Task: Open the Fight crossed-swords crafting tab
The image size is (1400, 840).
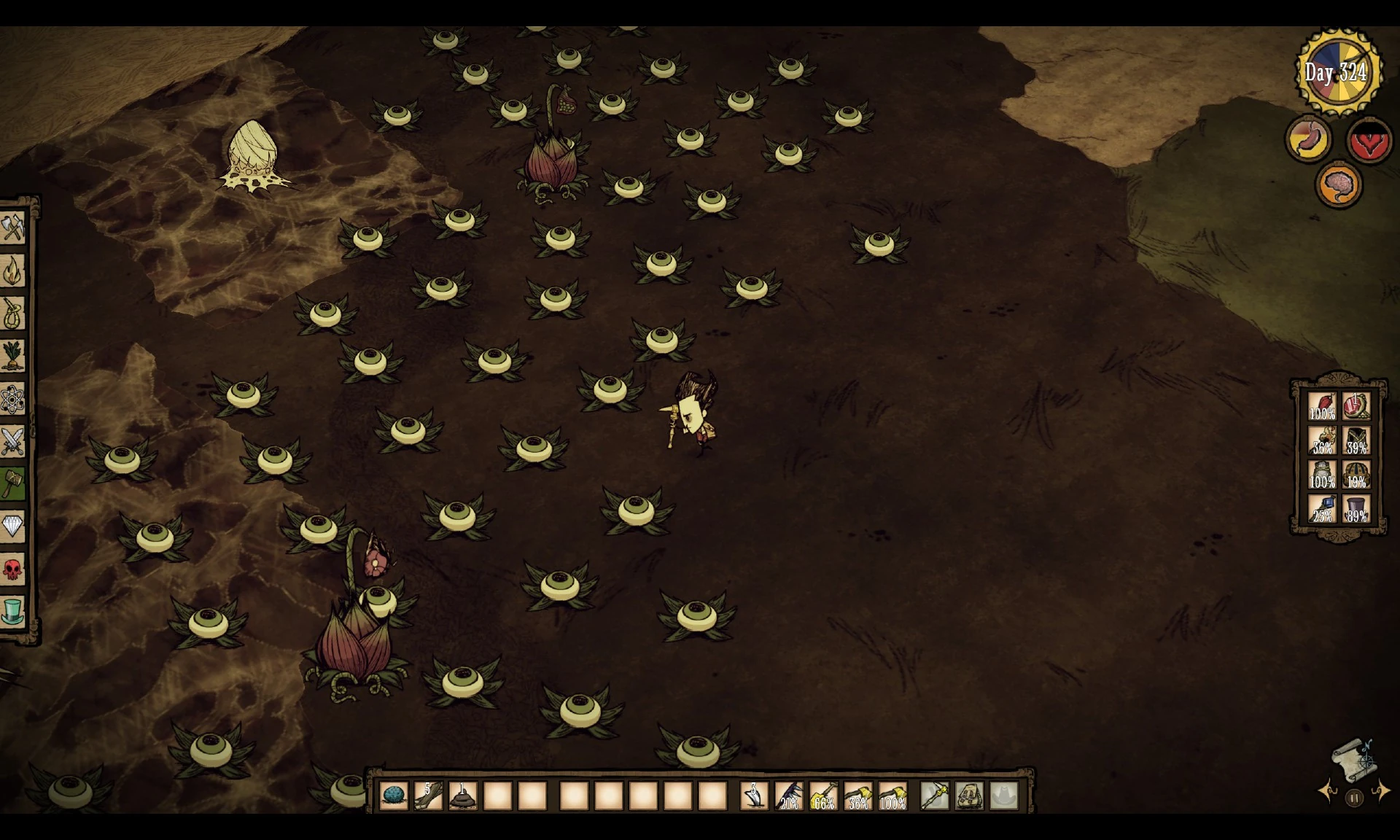Action: click(x=12, y=441)
